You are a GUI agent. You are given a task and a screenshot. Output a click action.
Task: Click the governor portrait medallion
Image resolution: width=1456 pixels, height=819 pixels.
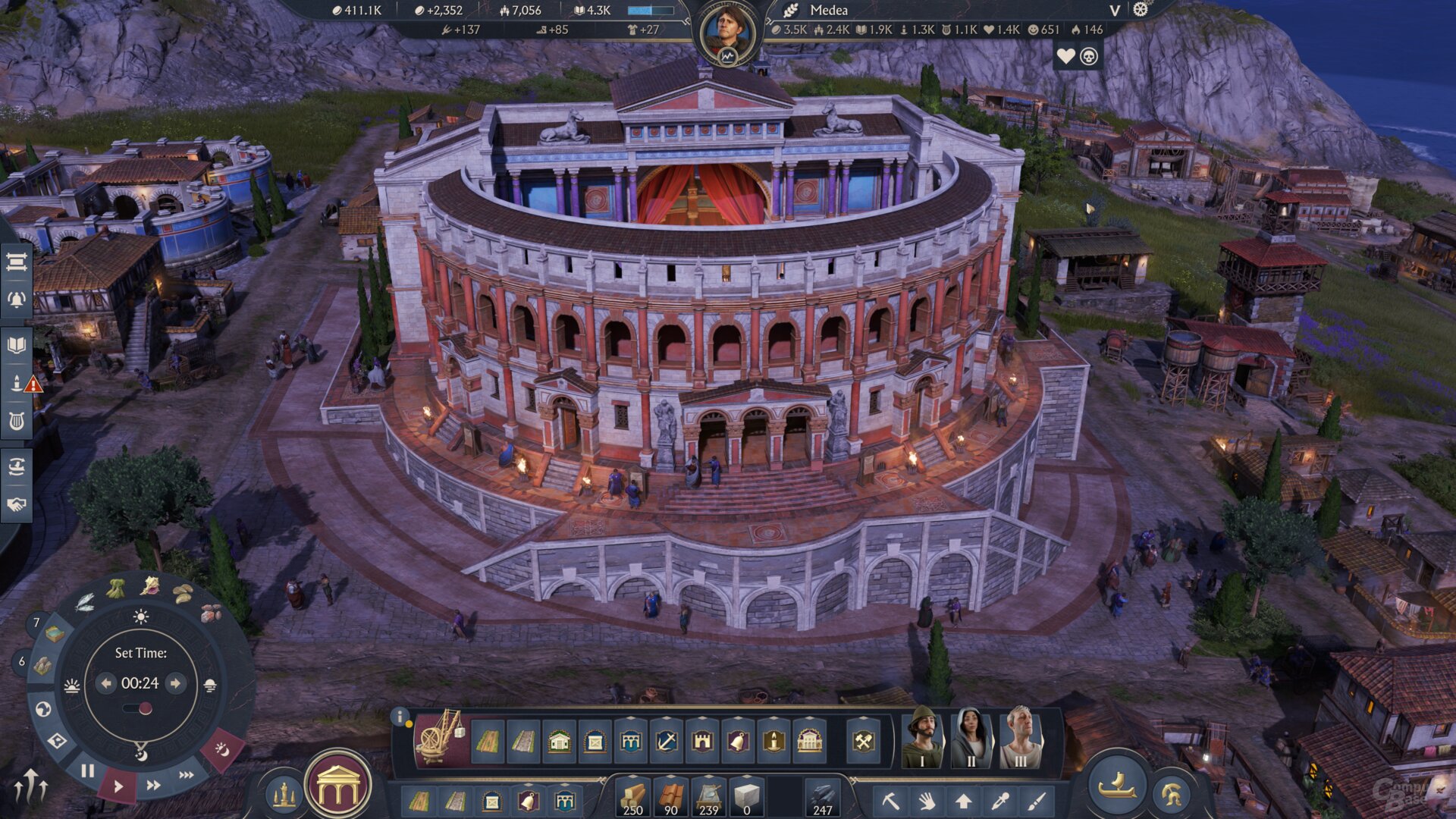(x=728, y=33)
